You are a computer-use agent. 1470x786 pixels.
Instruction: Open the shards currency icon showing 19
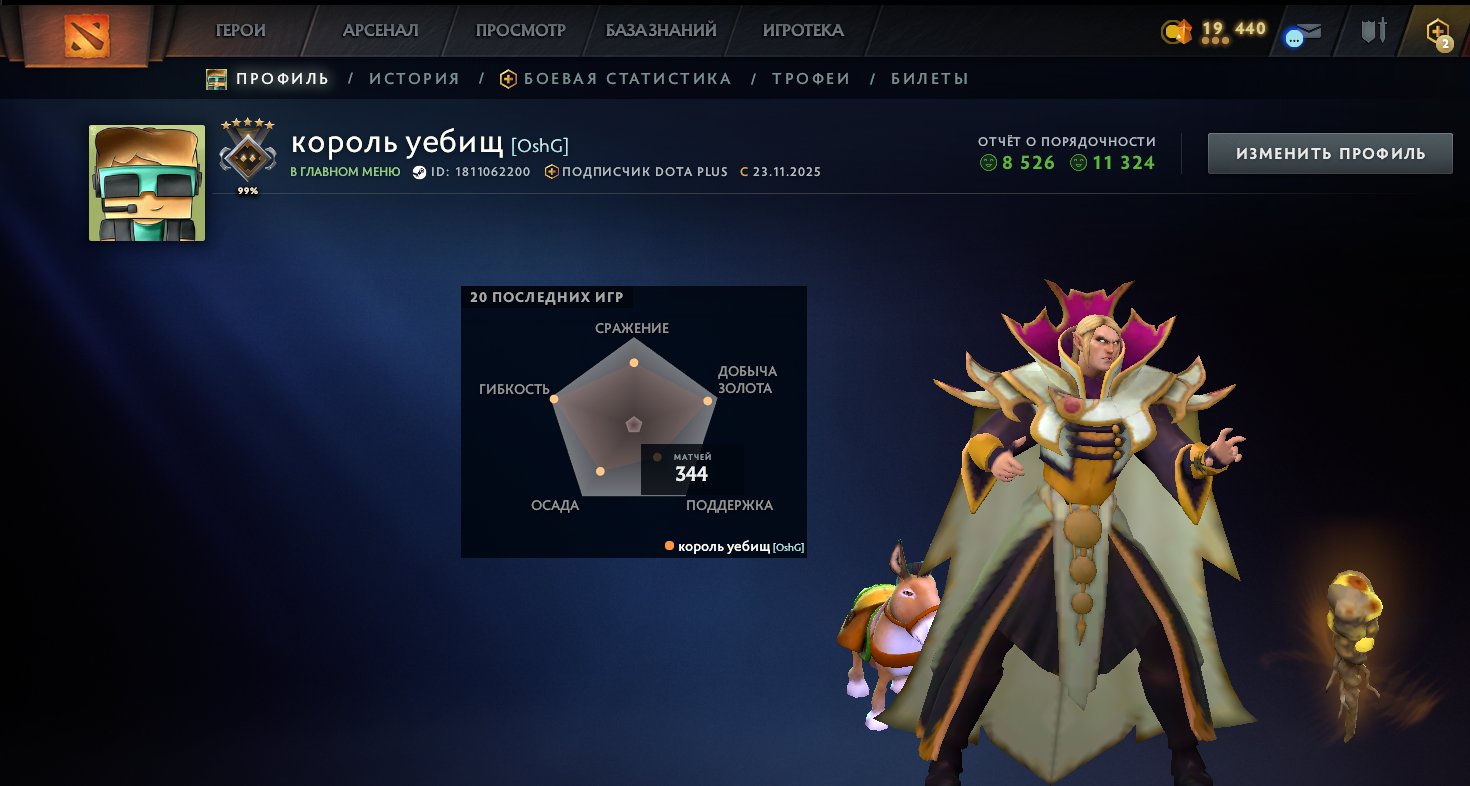1176,31
